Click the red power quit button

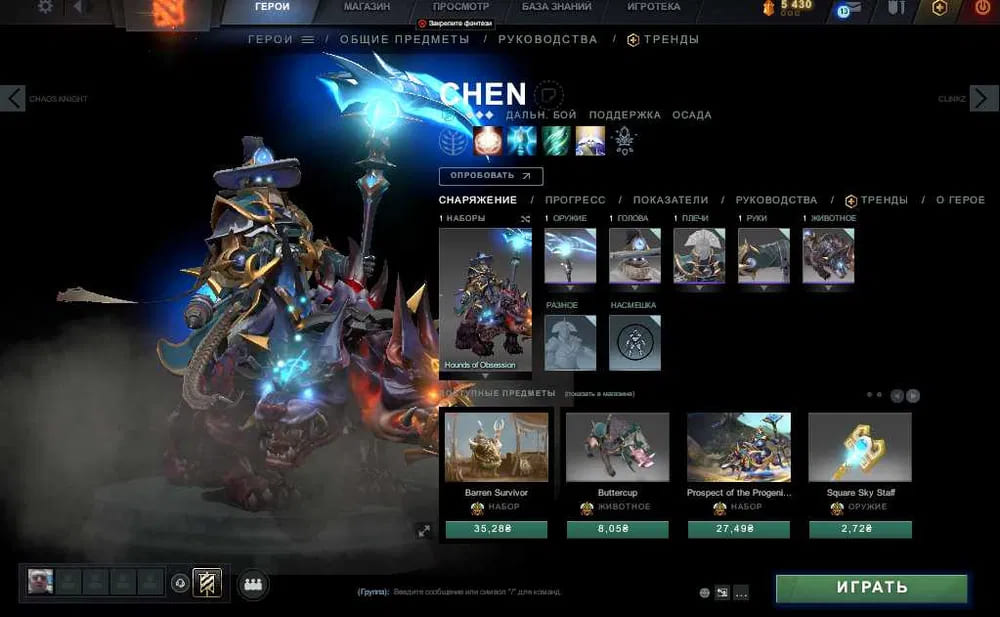[x=982, y=8]
